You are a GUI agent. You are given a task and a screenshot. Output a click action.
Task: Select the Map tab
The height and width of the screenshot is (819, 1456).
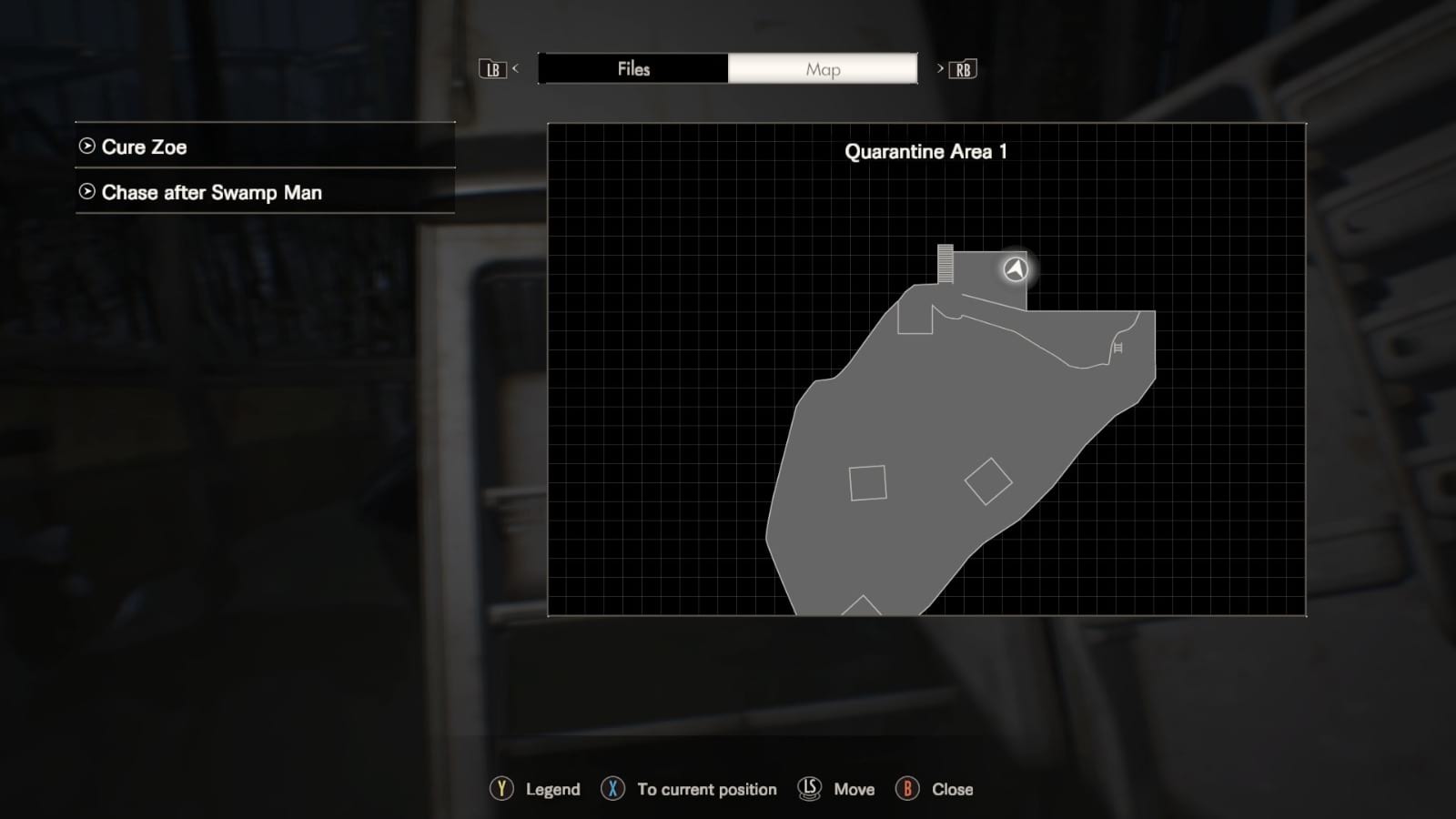[x=823, y=69]
